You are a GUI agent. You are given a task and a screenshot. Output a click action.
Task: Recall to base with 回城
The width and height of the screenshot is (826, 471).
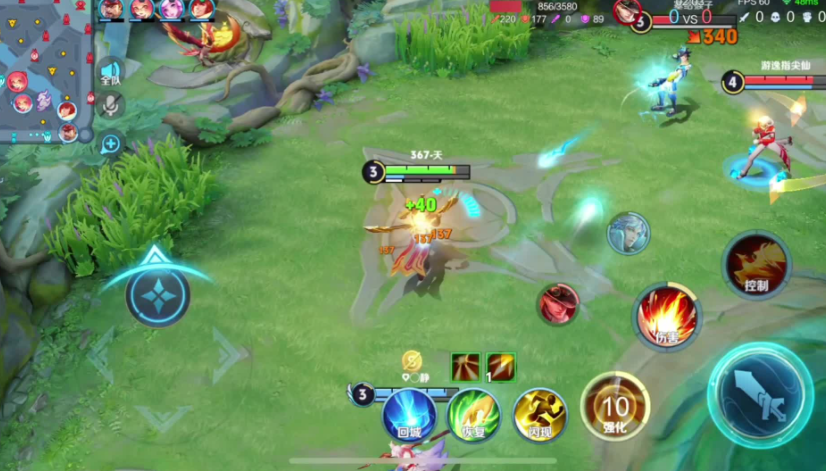coord(409,414)
